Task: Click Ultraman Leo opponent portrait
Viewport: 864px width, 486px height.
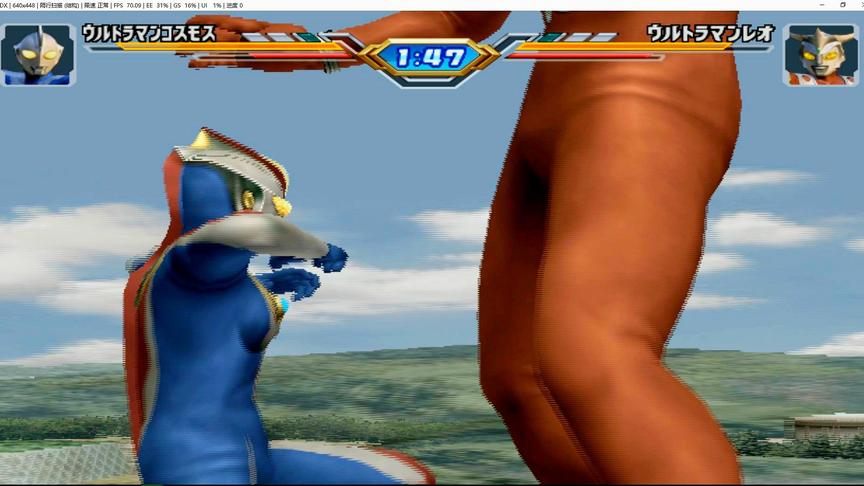Action: 821,55
